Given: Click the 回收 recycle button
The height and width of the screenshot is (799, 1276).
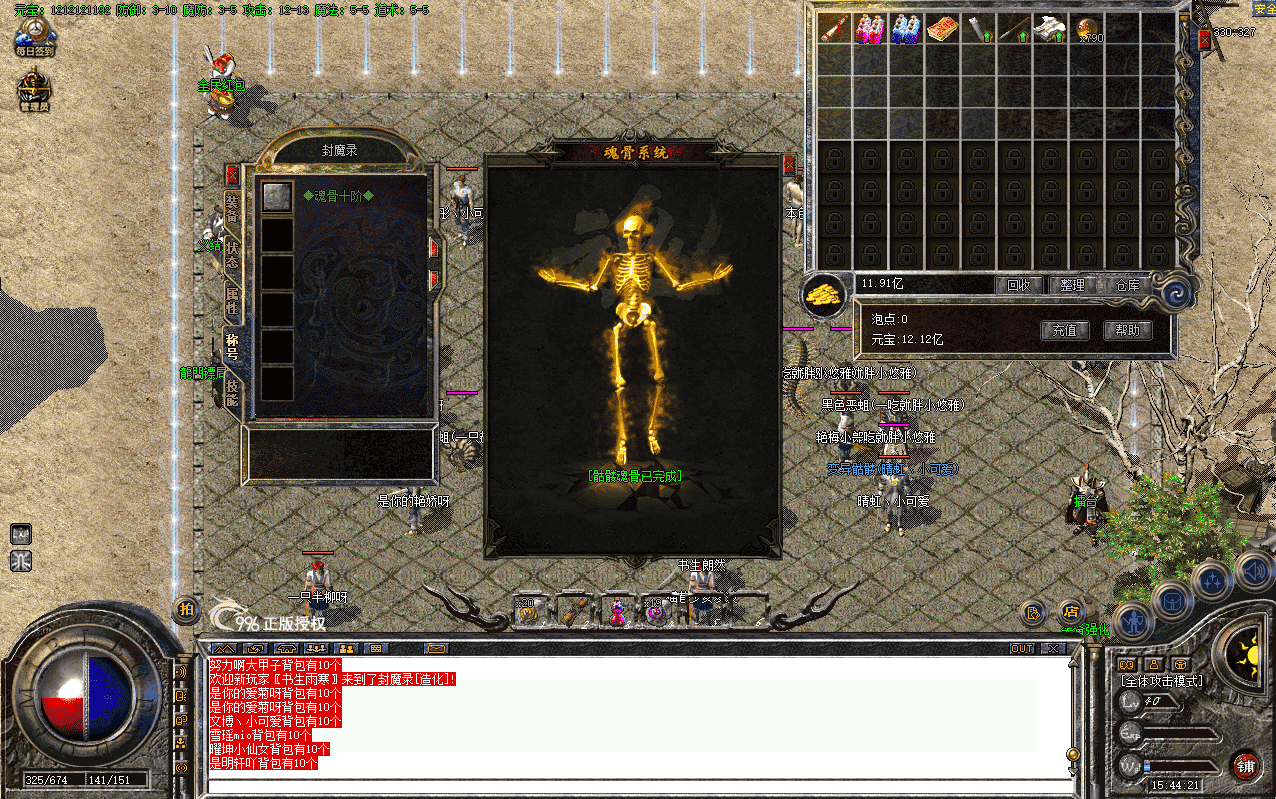Looking at the screenshot, I should click(1018, 285).
